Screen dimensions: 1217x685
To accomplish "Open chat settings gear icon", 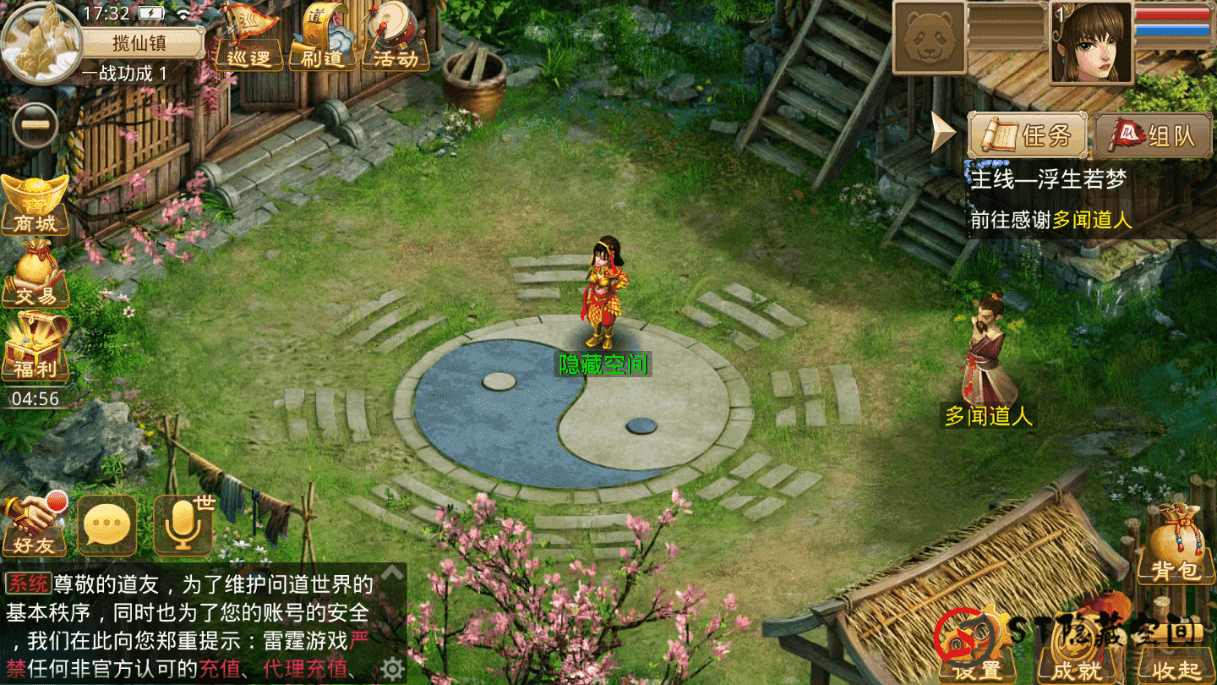I will (x=392, y=668).
